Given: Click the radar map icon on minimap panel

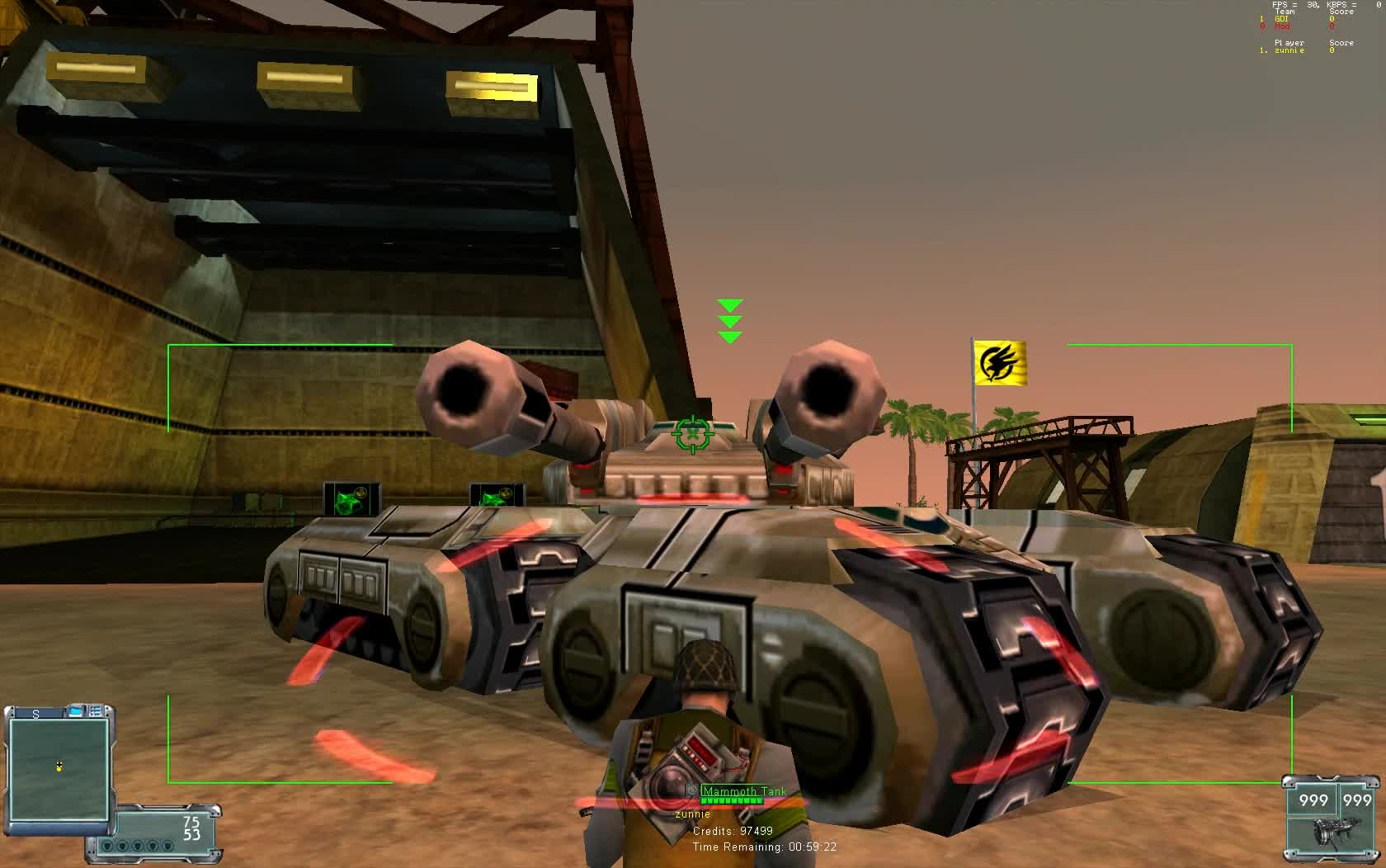Looking at the screenshot, I should pyautogui.click(x=76, y=711).
